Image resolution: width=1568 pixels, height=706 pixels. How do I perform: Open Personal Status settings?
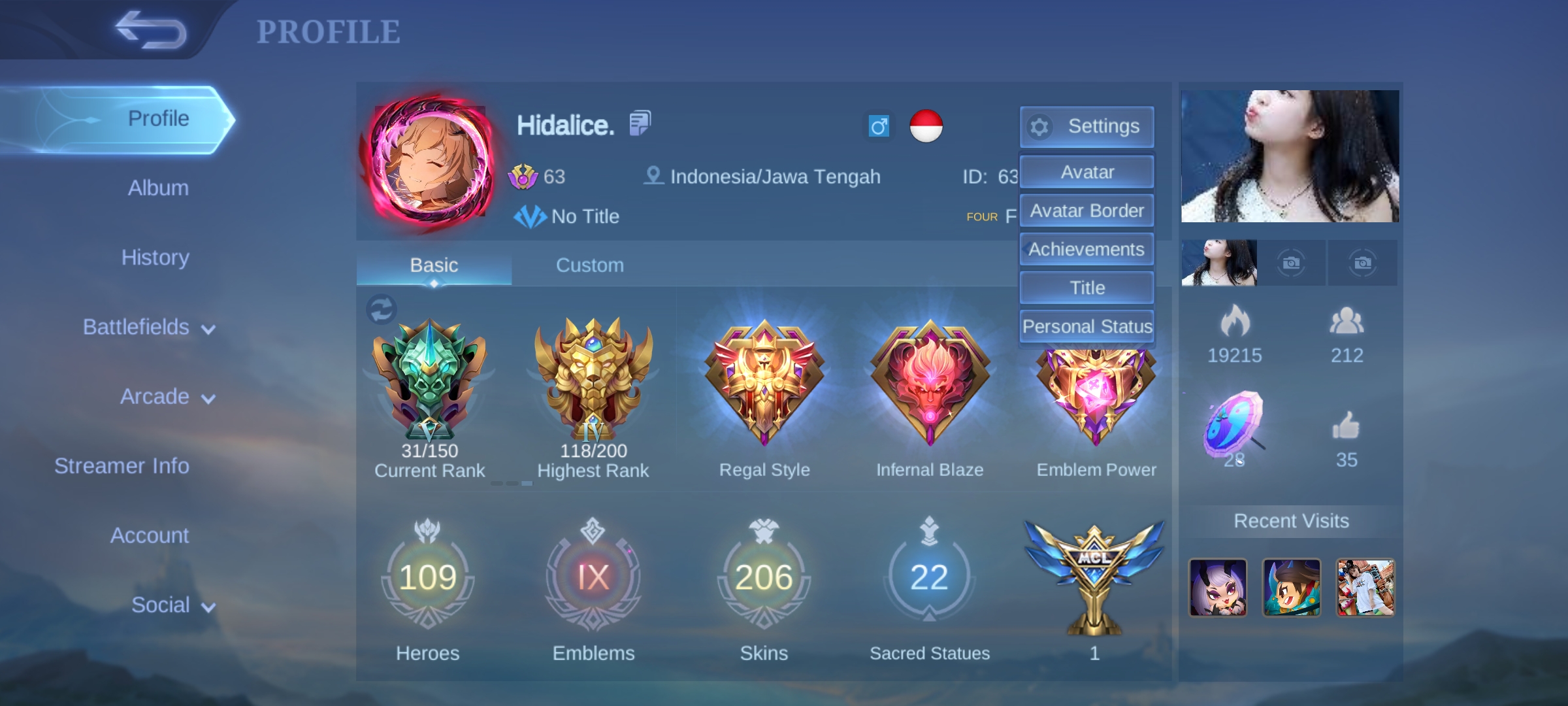point(1086,326)
